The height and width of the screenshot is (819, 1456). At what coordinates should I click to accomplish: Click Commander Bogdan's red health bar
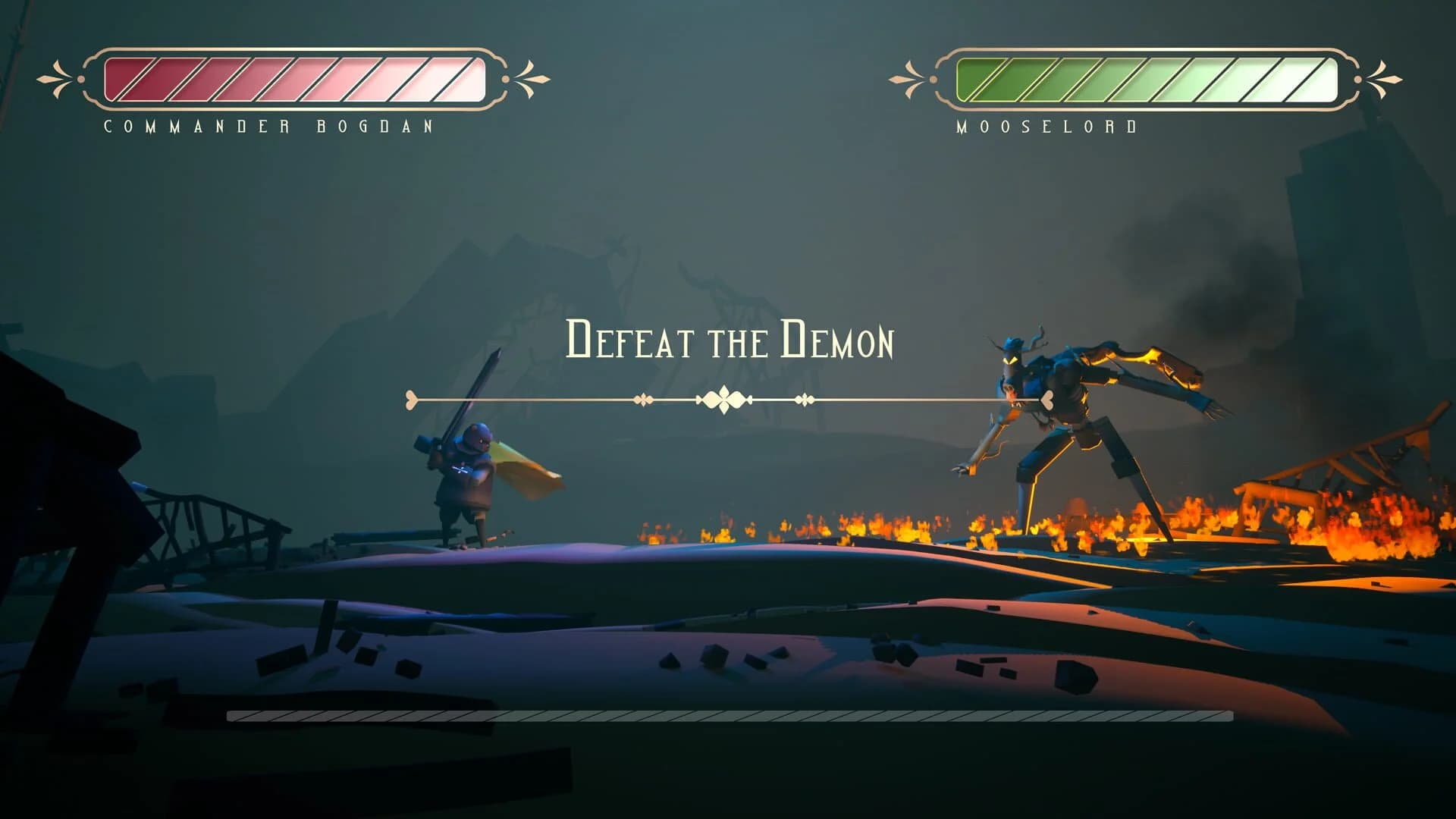288,78
